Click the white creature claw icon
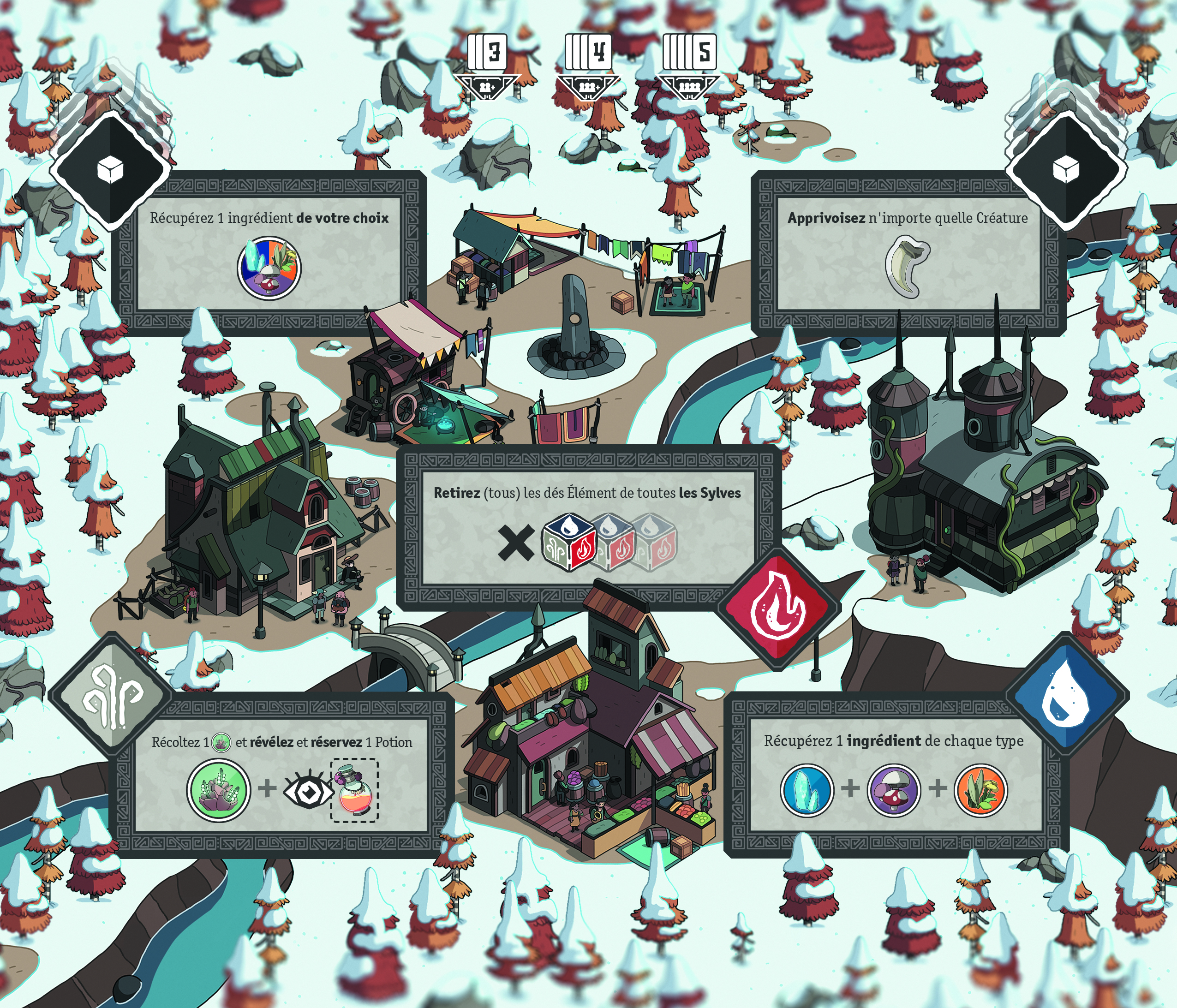Image resolution: width=1177 pixels, height=1008 pixels. 907,268
